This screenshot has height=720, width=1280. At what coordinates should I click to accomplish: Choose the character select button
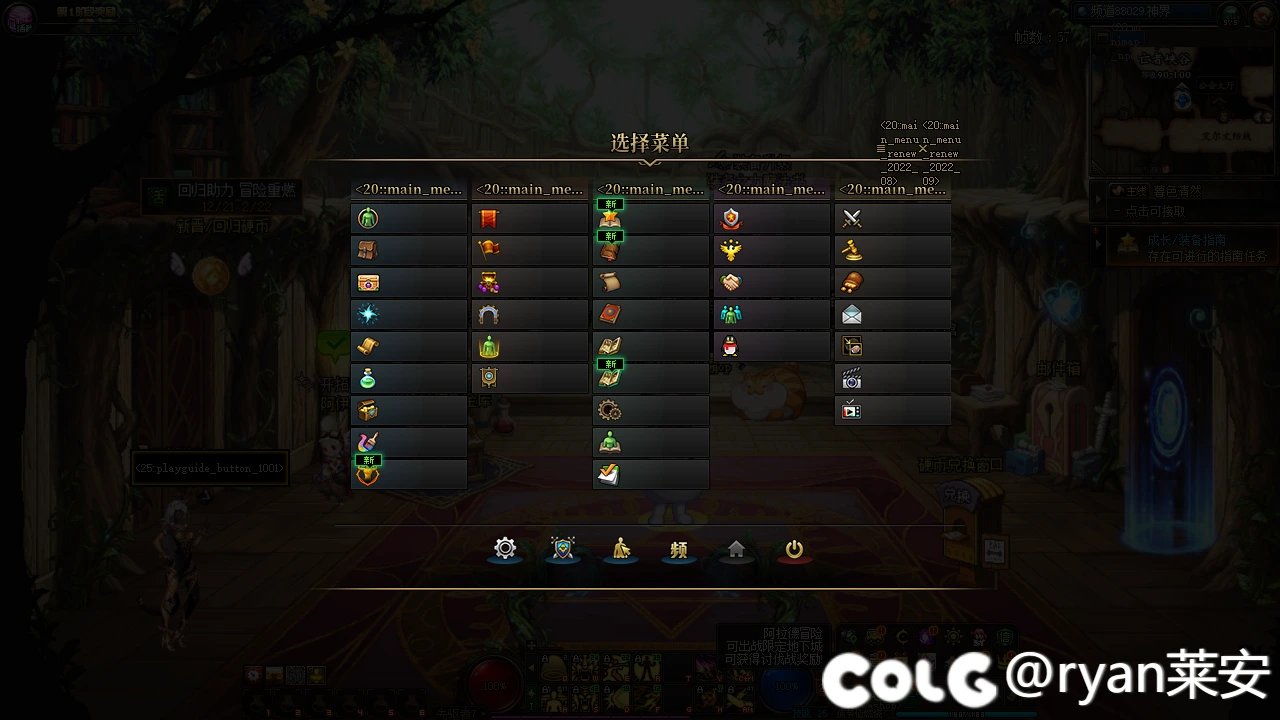point(621,548)
